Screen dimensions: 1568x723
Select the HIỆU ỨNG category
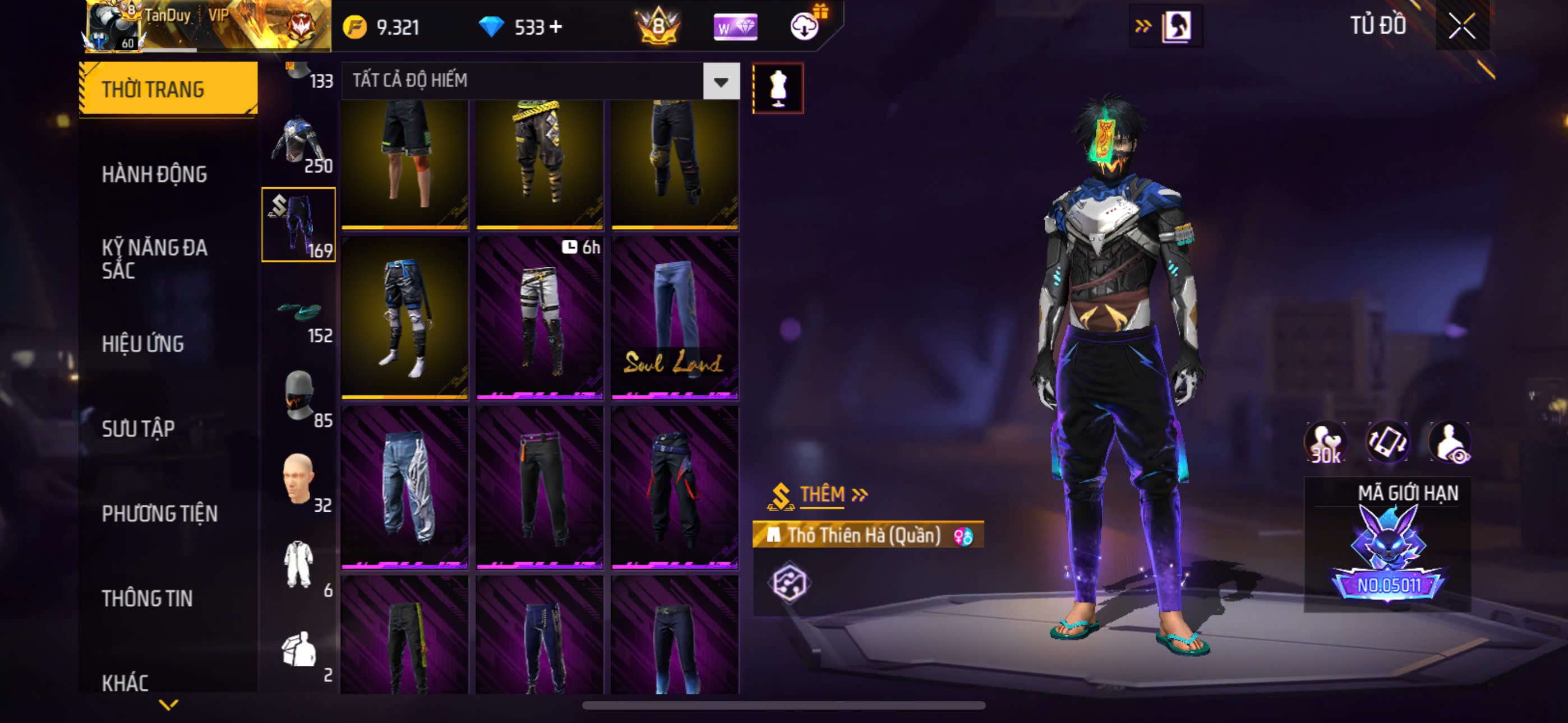click(x=143, y=344)
